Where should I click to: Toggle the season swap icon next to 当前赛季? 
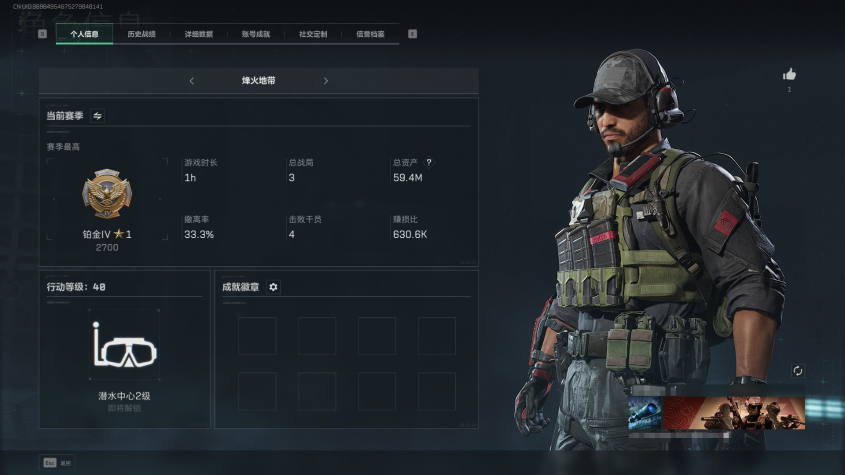(98, 116)
